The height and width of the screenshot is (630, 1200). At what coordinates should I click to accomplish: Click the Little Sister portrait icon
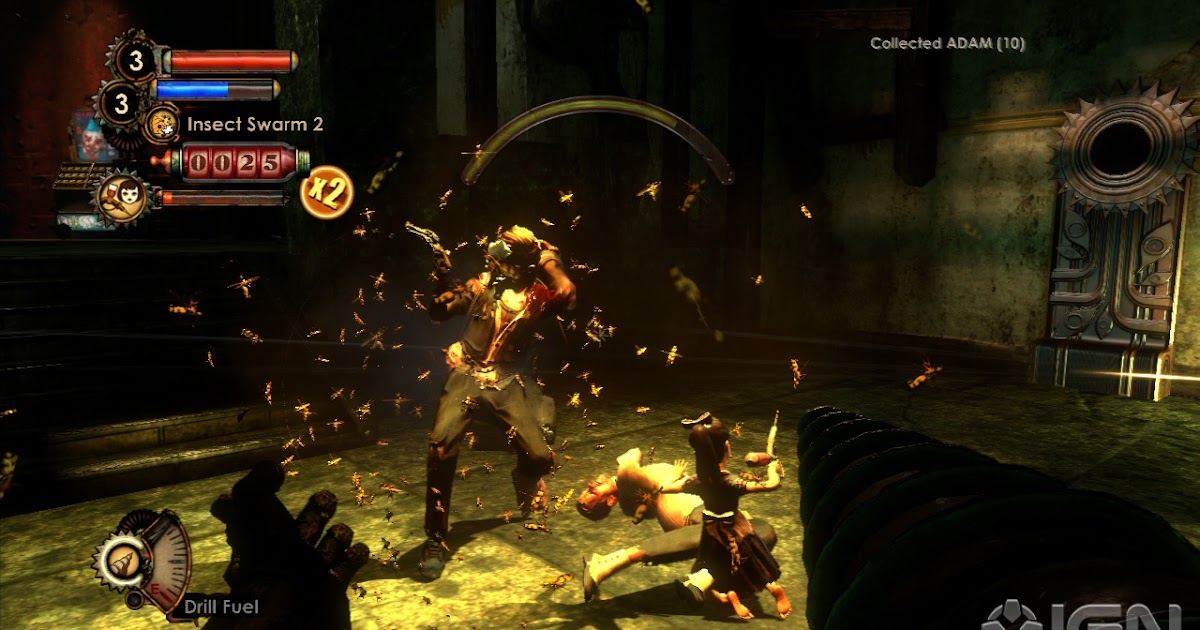coord(125,195)
